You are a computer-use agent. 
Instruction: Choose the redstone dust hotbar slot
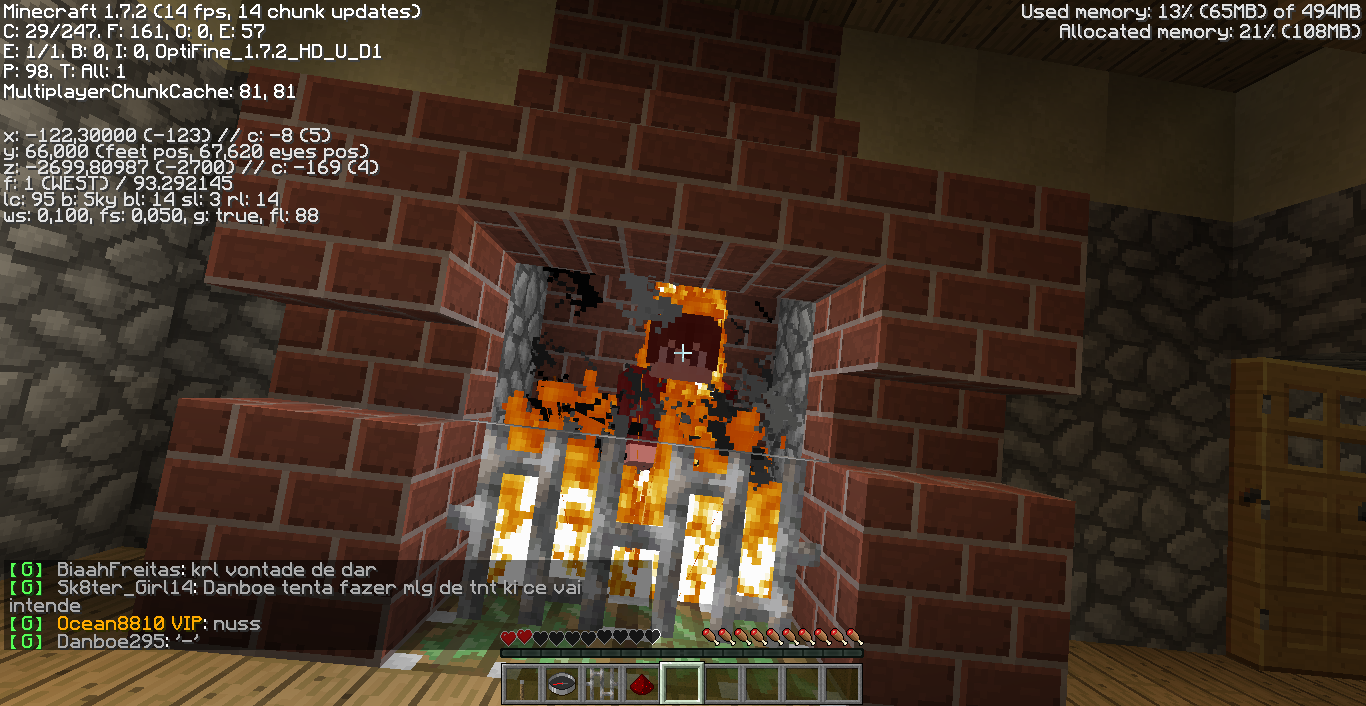click(641, 684)
